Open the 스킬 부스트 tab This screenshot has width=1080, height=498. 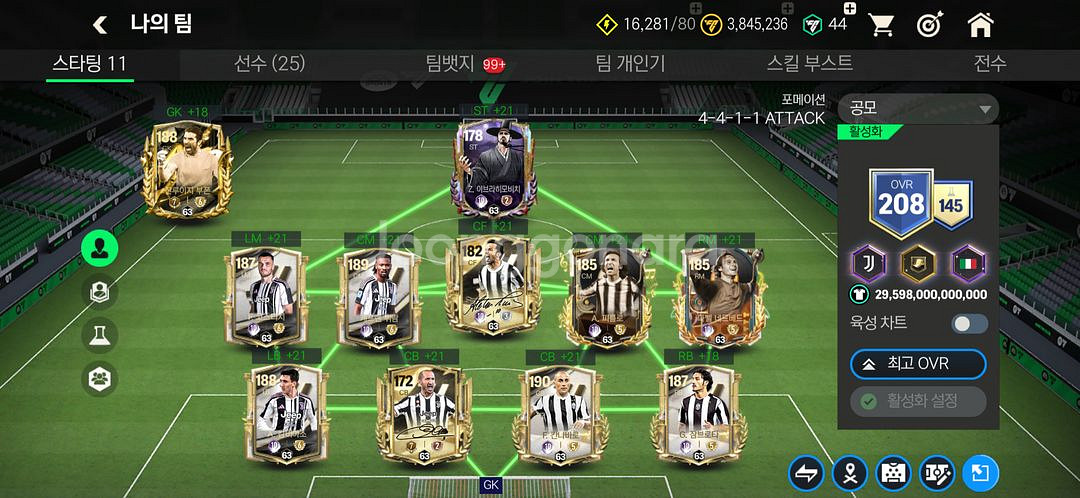809,64
